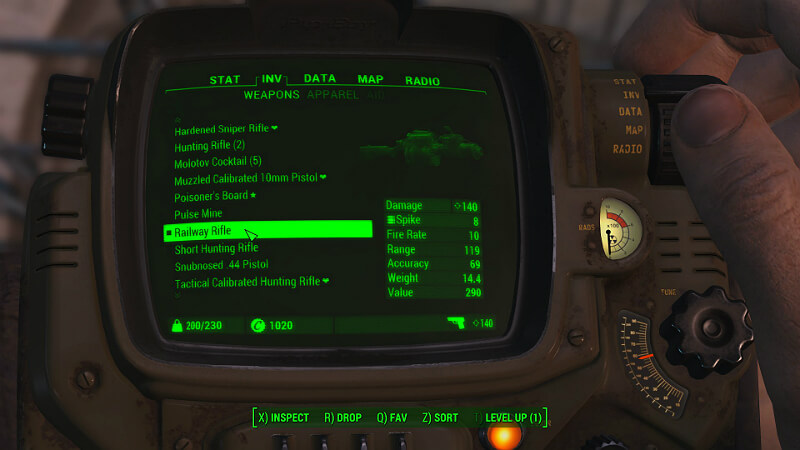Select the WEAPONS category

click(x=271, y=95)
